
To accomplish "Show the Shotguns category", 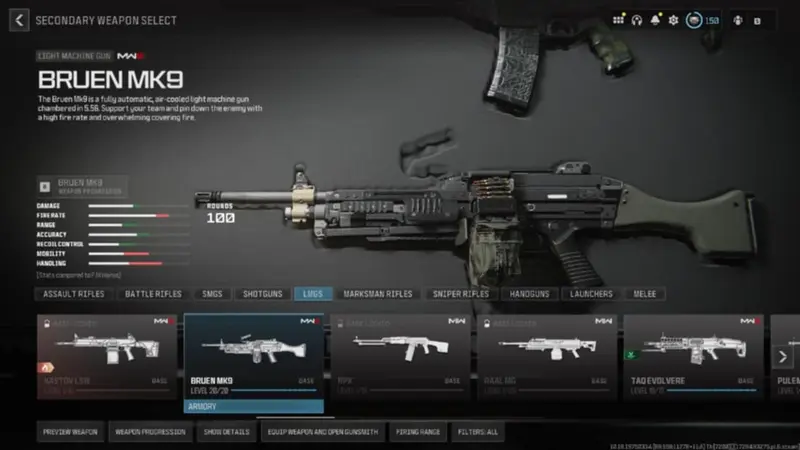I will tap(262, 294).
